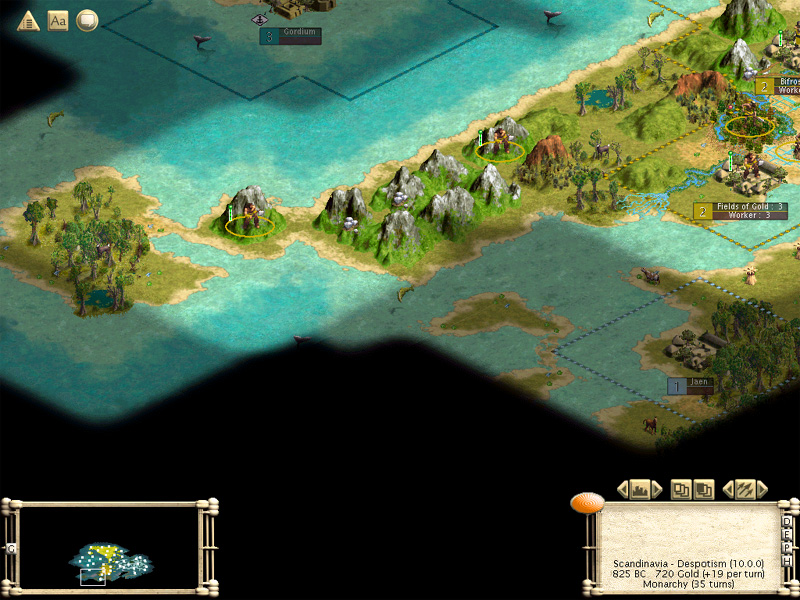This screenshot has width=800, height=600.
Task: Select the Jaen city label
Action: (x=697, y=383)
